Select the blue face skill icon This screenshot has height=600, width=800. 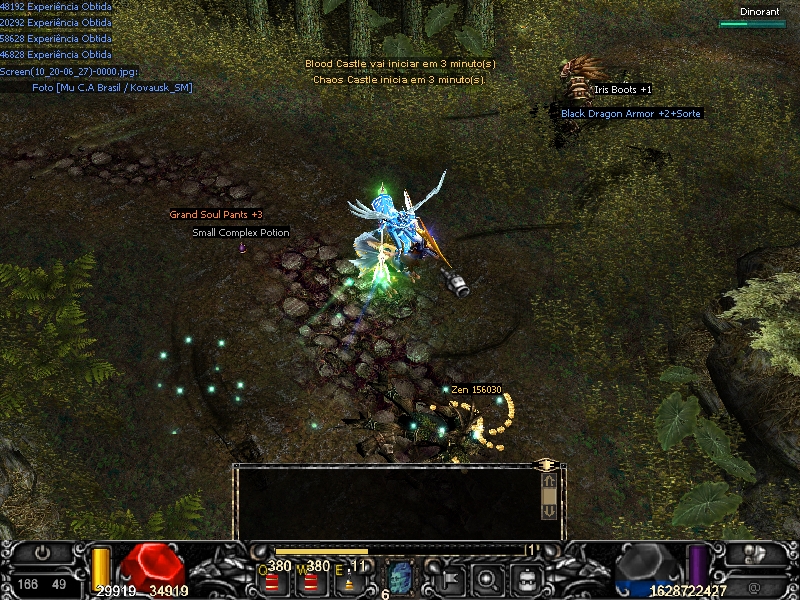[x=399, y=577]
